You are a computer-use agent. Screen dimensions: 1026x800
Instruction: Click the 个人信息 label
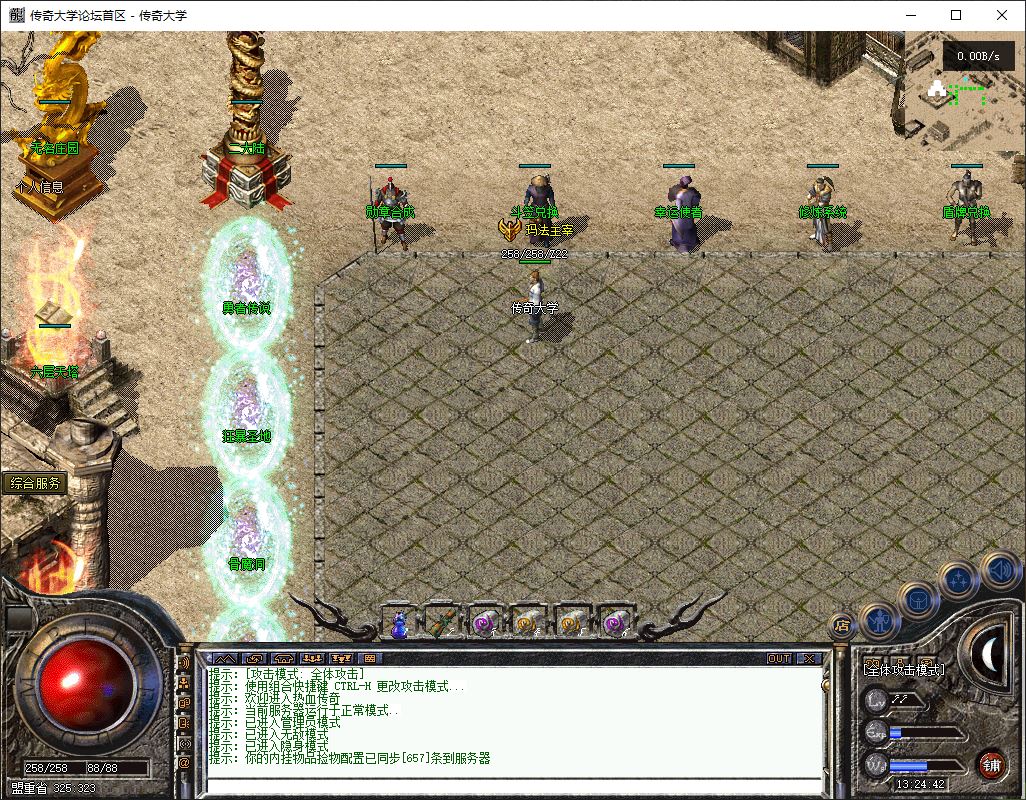click(40, 186)
